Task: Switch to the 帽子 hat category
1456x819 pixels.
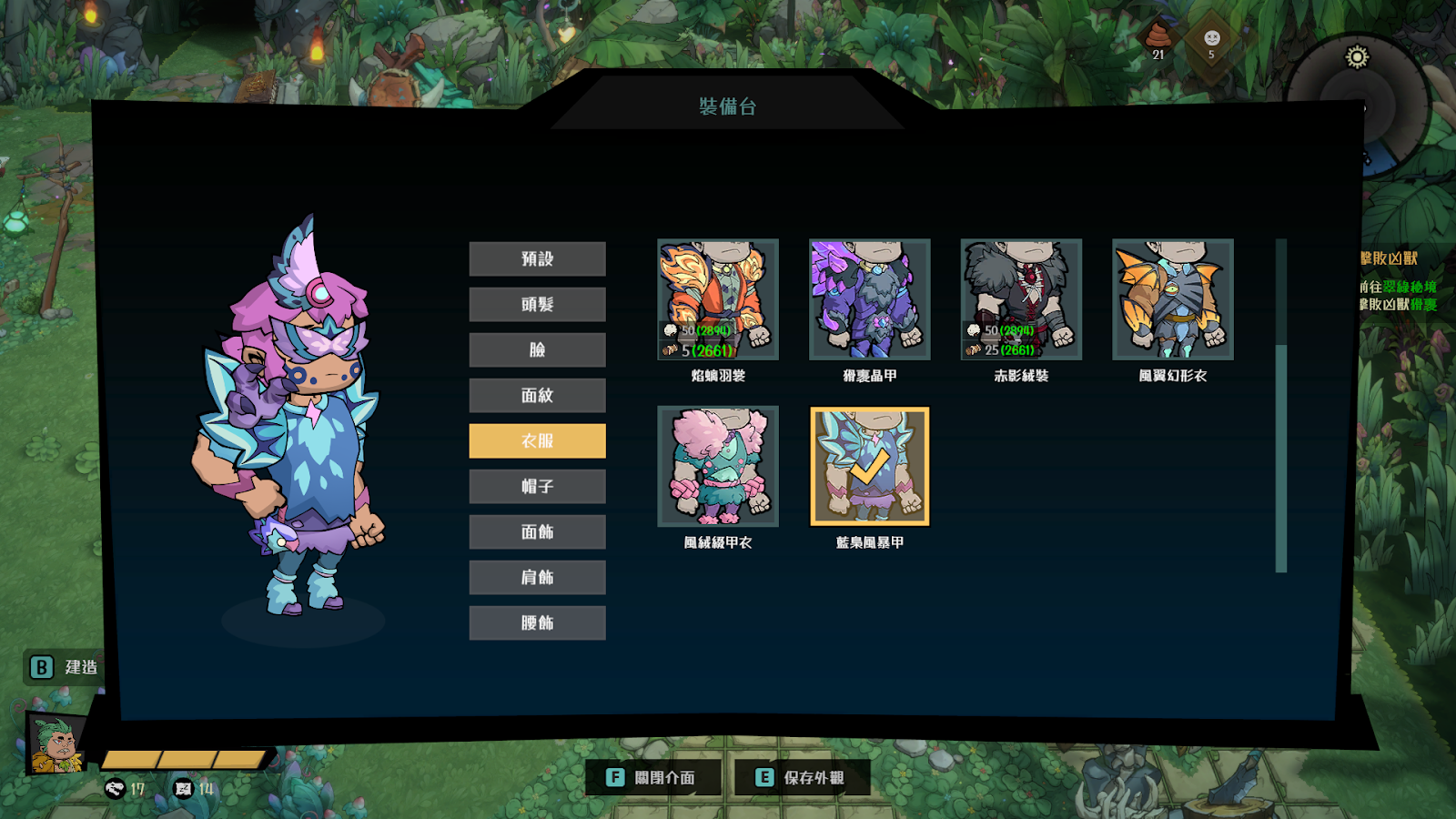Action: (x=537, y=486)
